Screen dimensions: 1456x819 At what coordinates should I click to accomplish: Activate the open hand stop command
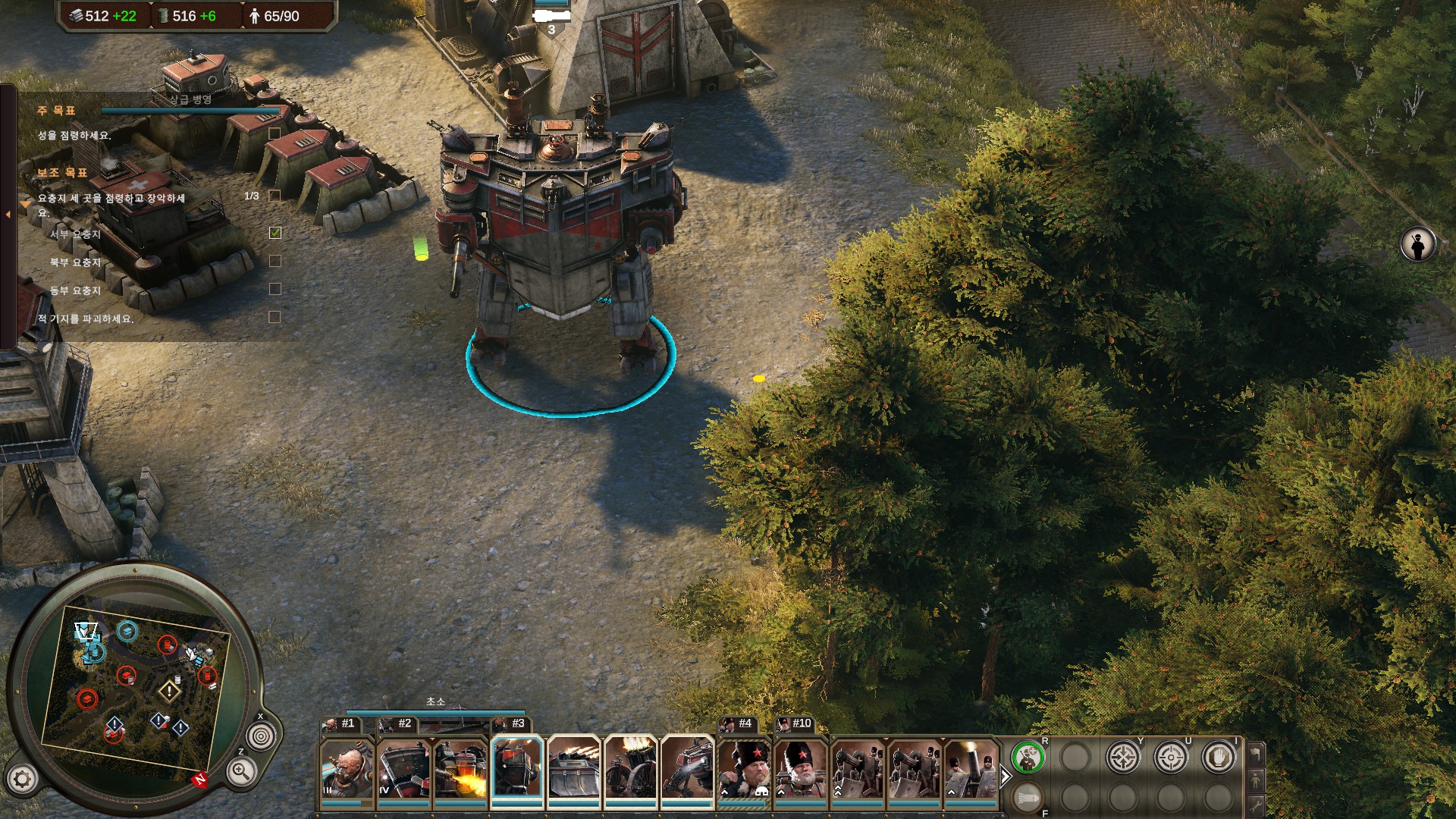coord(1219,758)
